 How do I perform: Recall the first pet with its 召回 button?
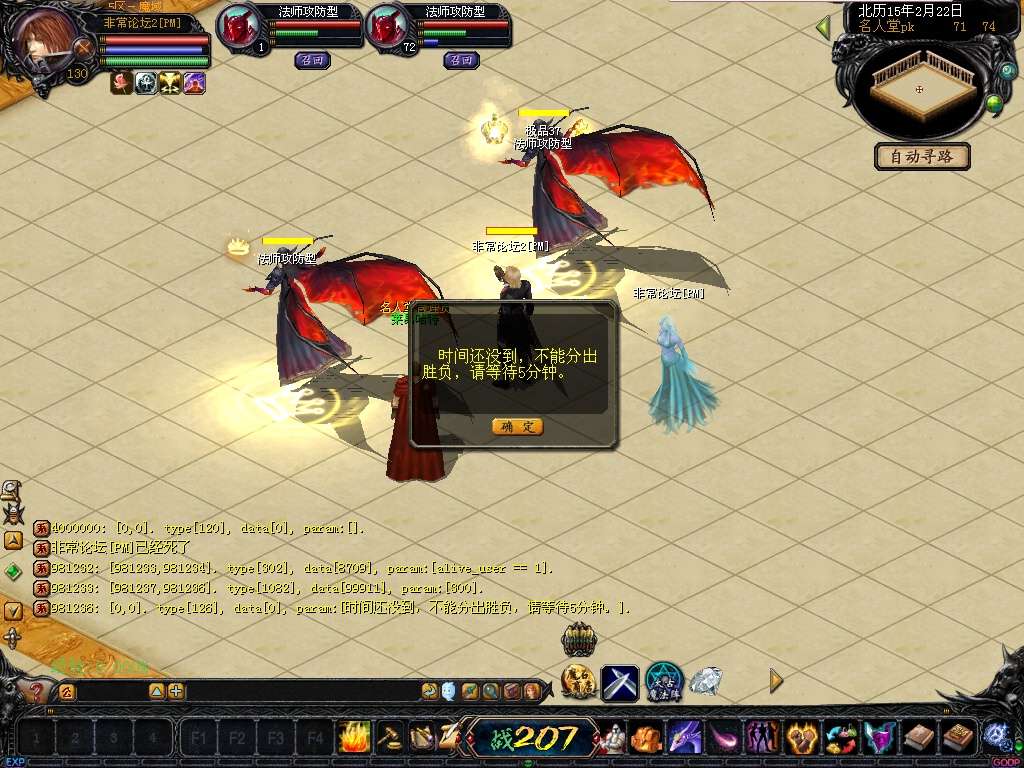[313, 60]
